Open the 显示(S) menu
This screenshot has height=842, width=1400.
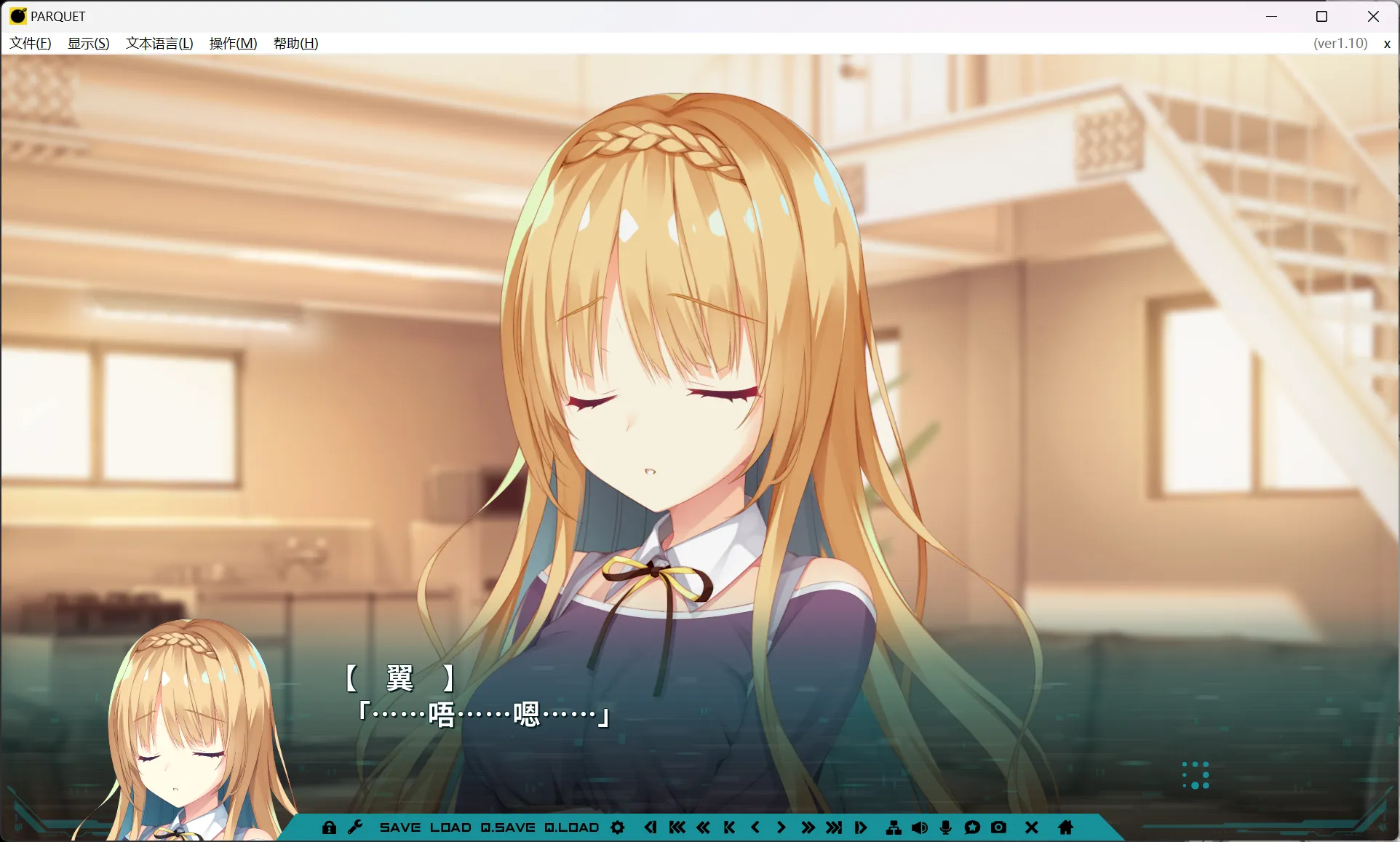tap(87, 44)
